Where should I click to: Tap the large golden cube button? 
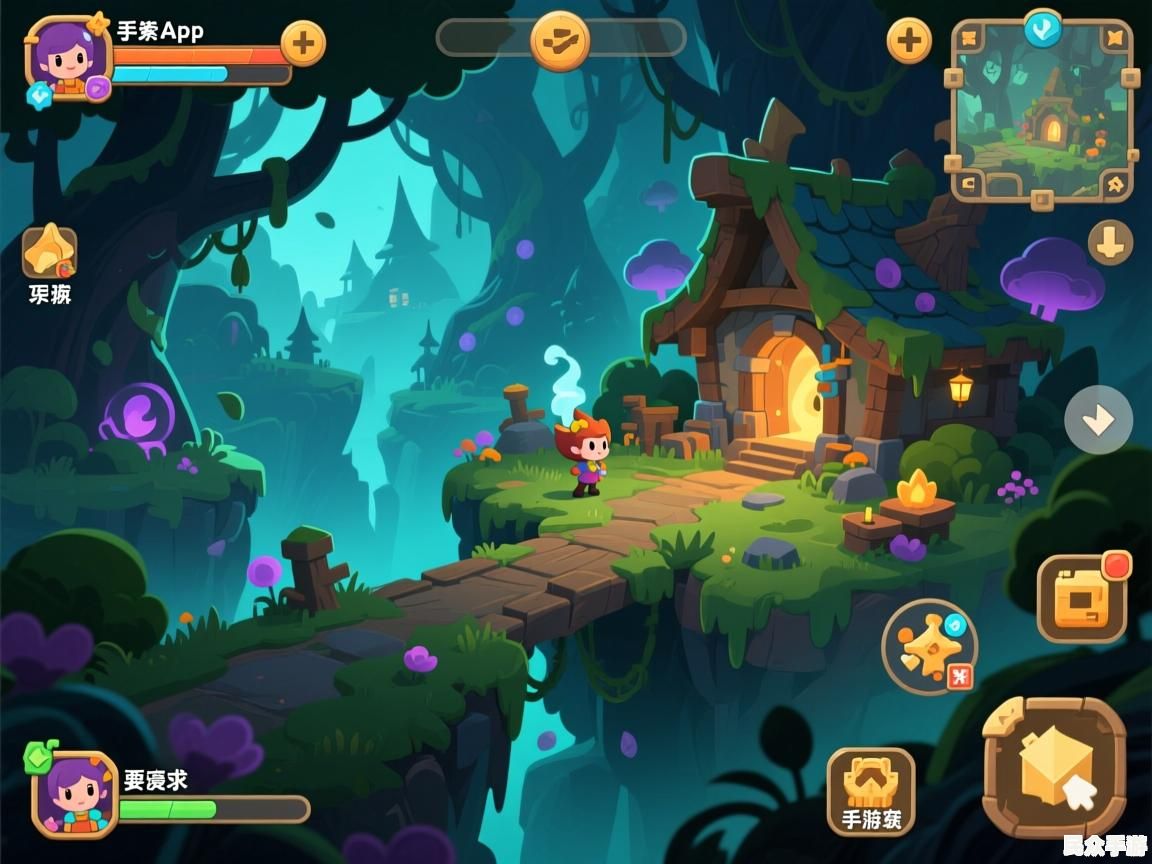click(x=1054, y=768)
